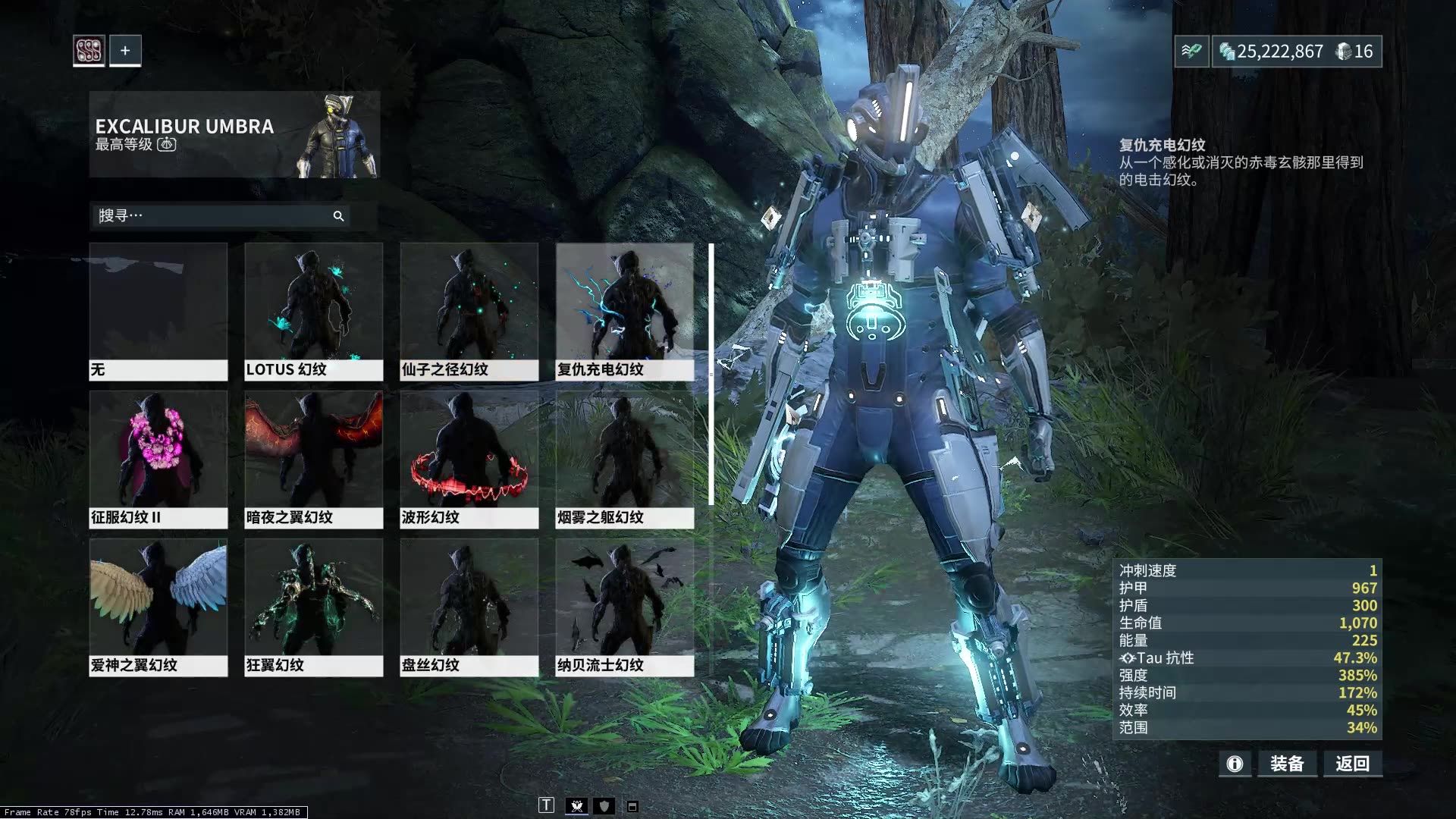Image resolution: width=1456 pixels, height=819 pixels.
Task: Select the 征服幻纹 II tile
Action: coord(158,459)
